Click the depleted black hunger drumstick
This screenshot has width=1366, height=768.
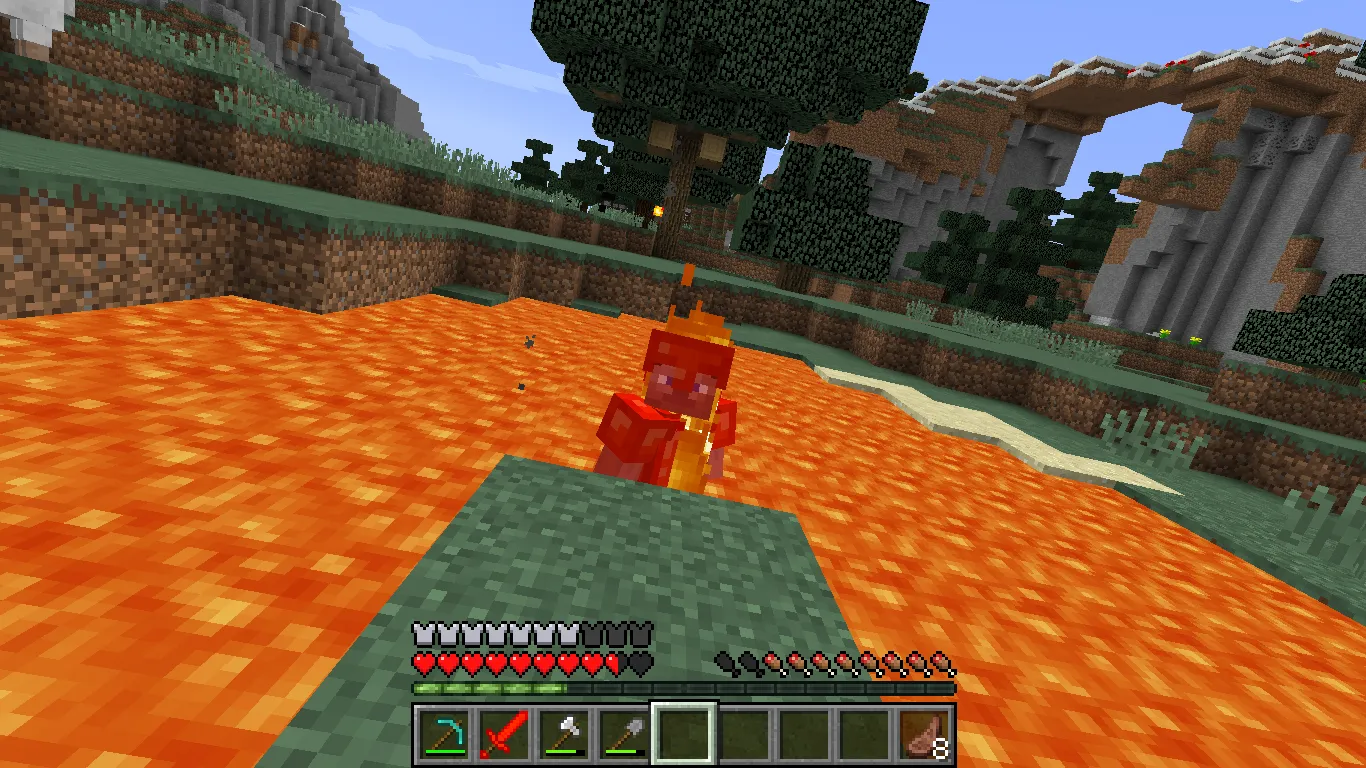[x=724, y=663]
